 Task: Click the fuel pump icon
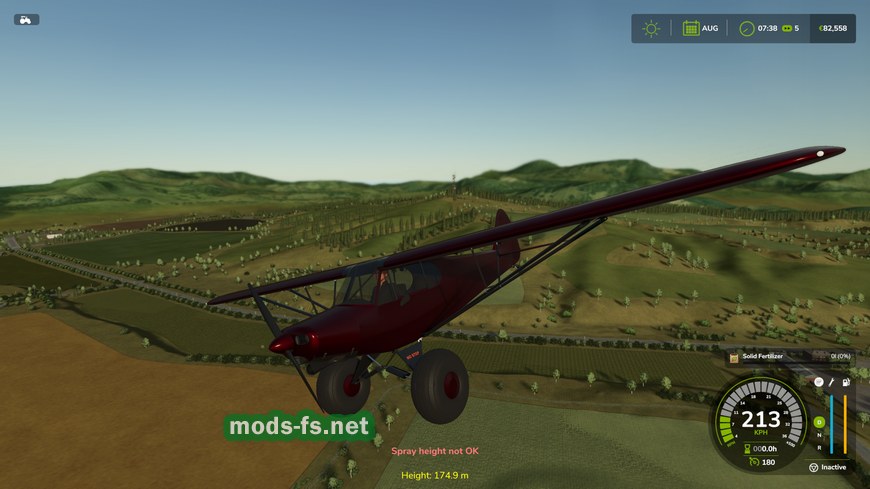point(846,382)
